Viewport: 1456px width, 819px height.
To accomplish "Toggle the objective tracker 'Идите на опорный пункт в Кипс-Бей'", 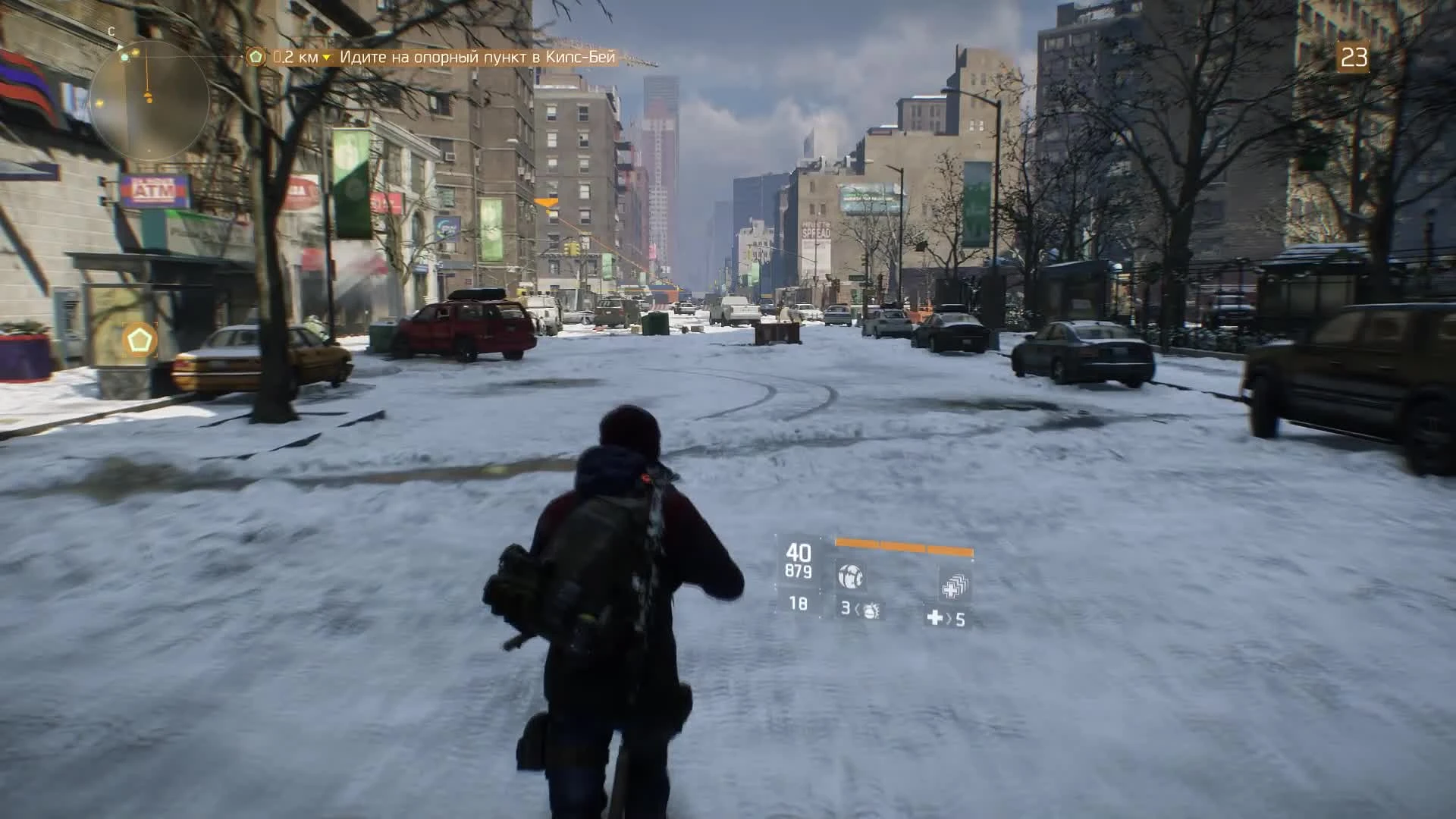I will pos(478,57).
